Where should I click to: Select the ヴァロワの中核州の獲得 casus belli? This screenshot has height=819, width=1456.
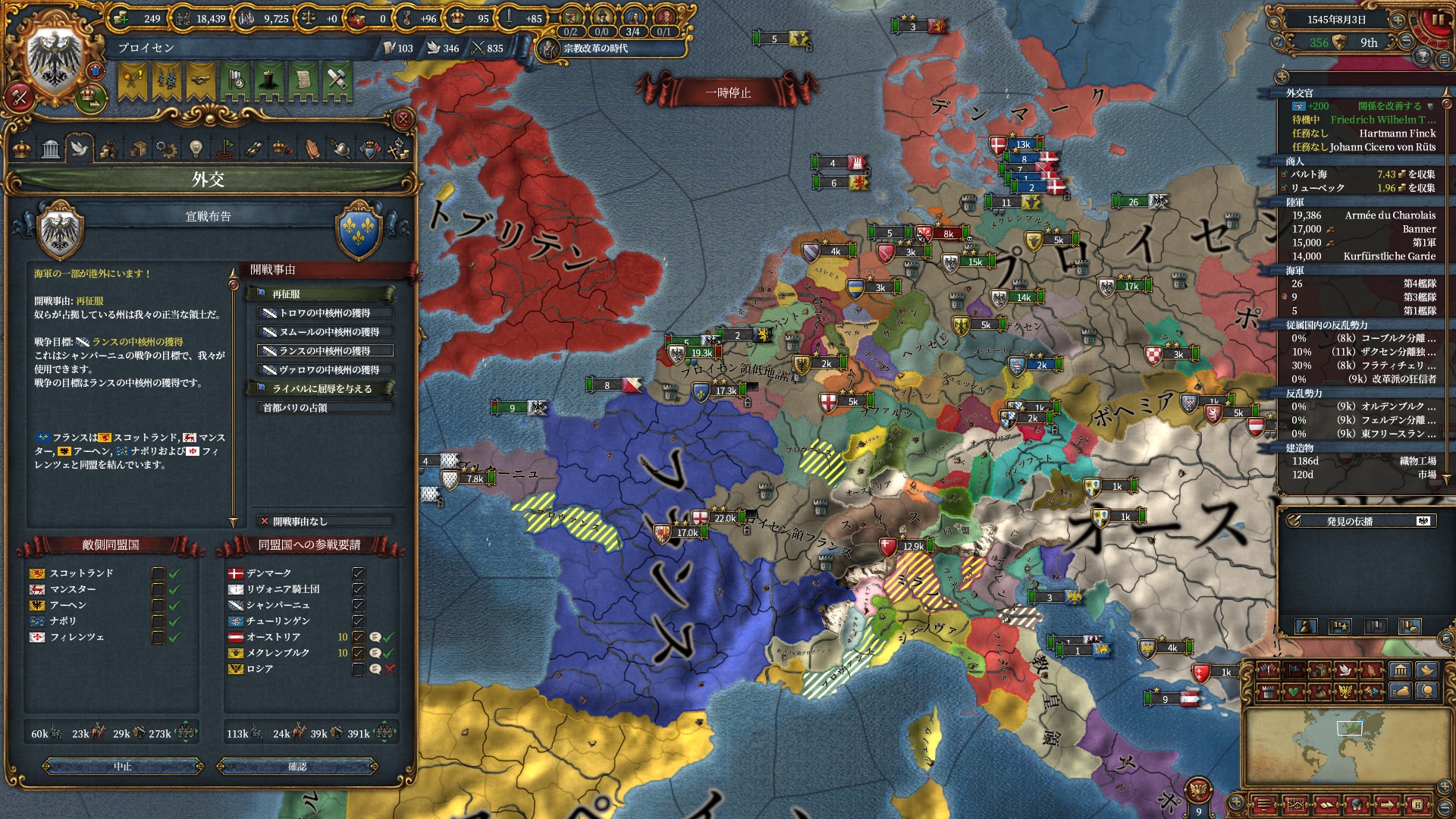pyautogui.click(x=325, y=369)
